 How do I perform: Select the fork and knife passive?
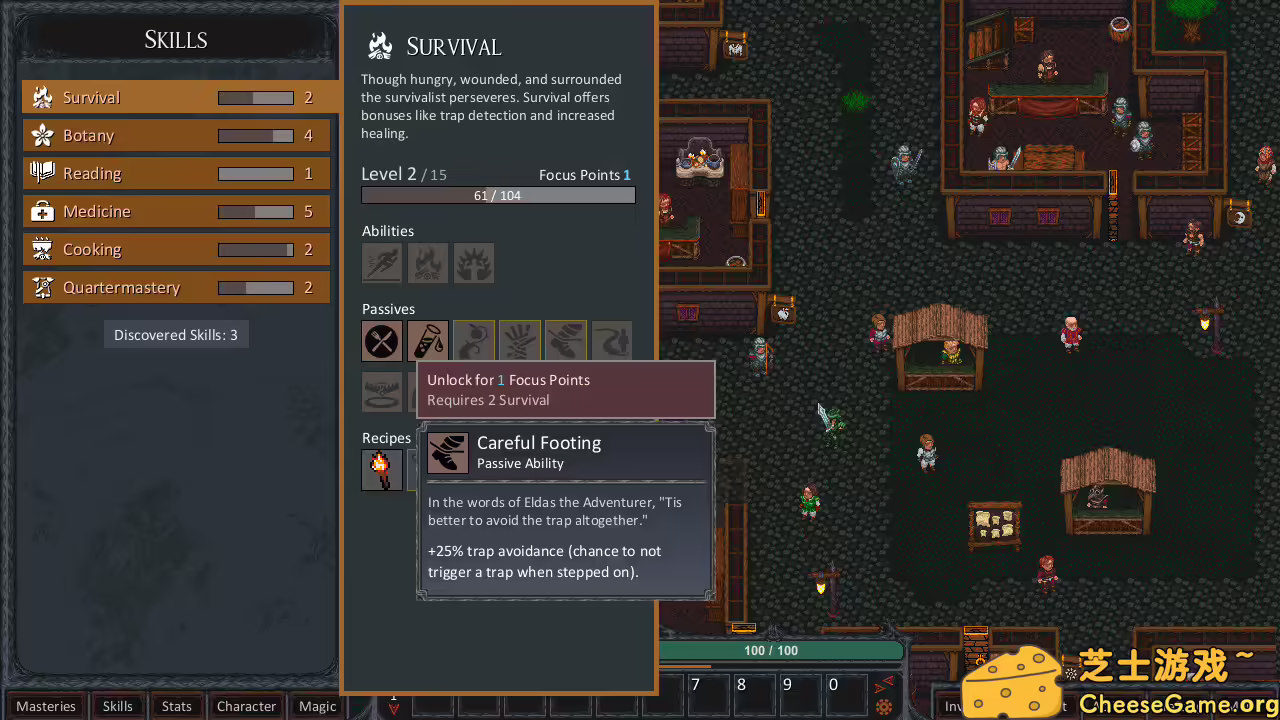pyautogui.click(x=382, y=341)
